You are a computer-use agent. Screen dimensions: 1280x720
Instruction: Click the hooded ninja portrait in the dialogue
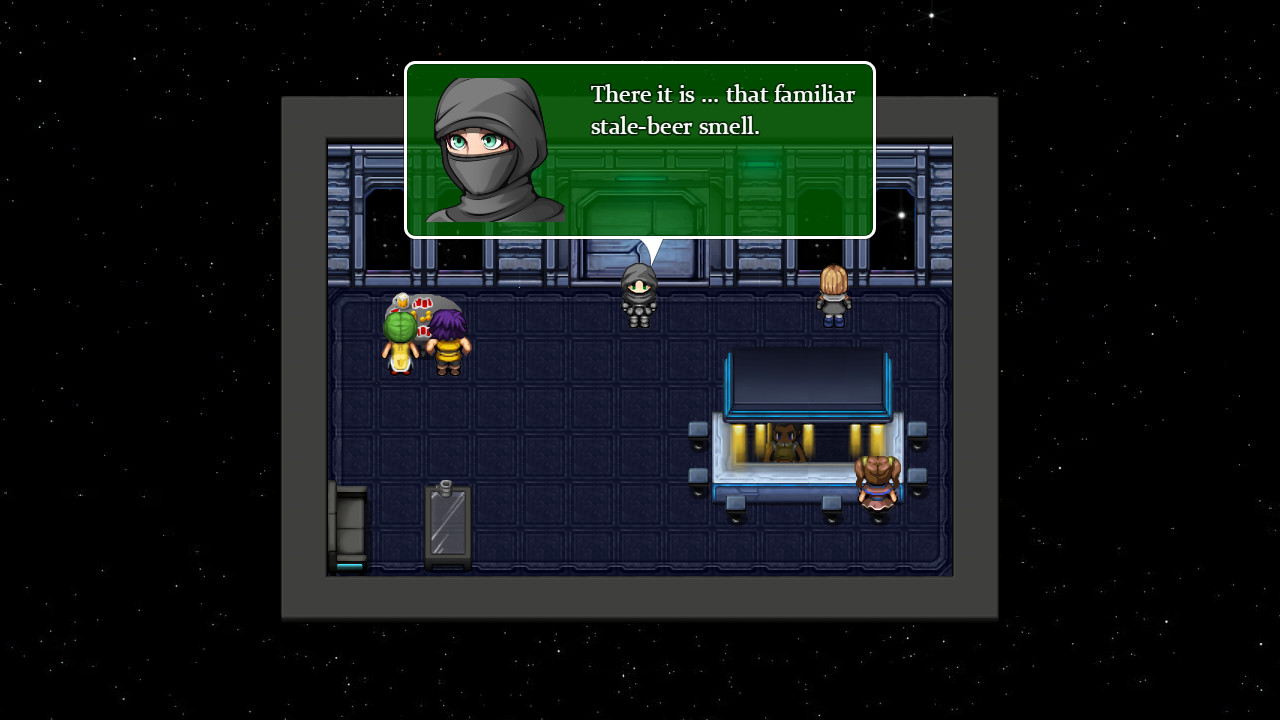coord(489,149)
